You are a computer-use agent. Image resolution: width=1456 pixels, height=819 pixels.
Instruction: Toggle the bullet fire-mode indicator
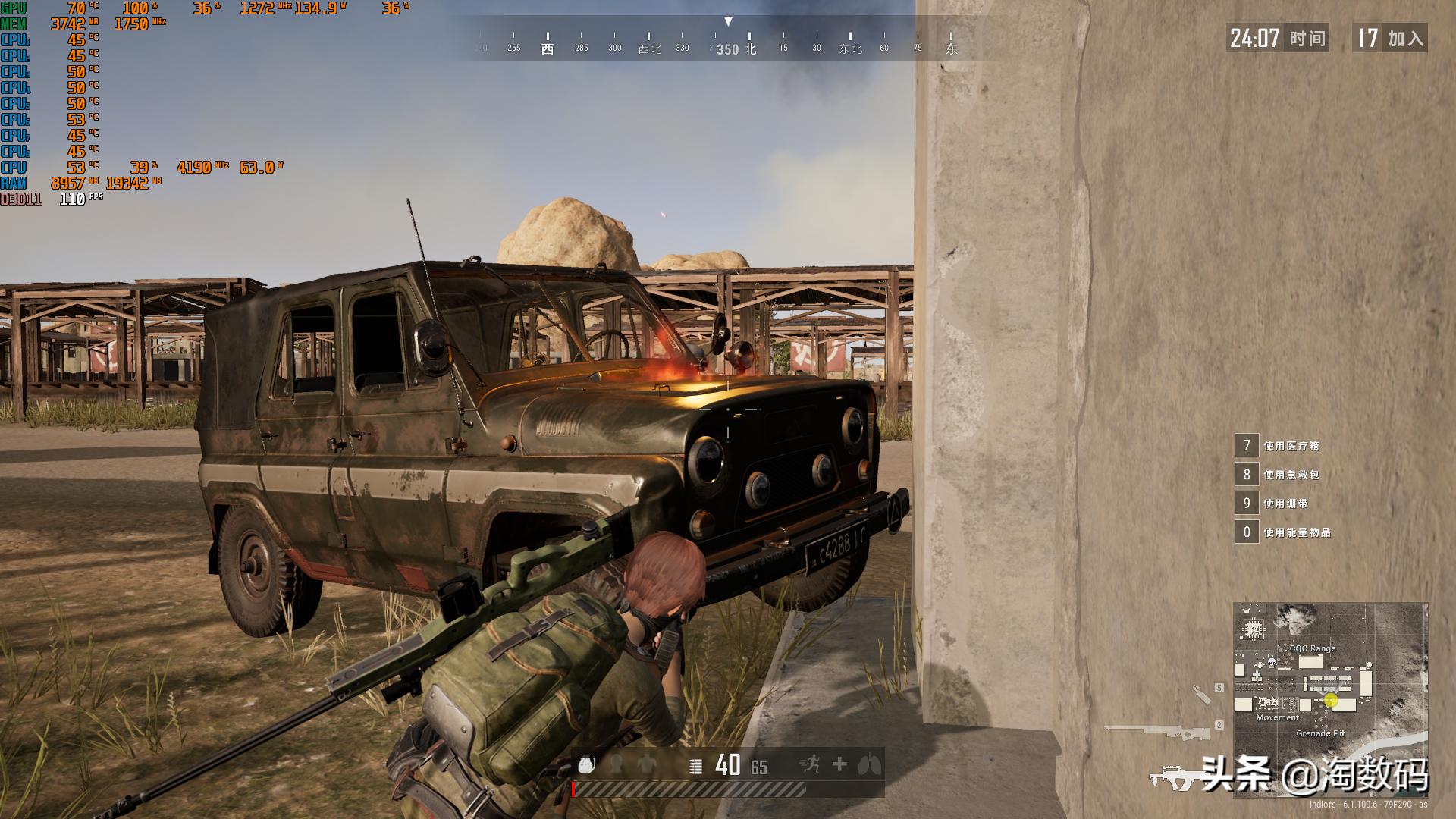695,766
